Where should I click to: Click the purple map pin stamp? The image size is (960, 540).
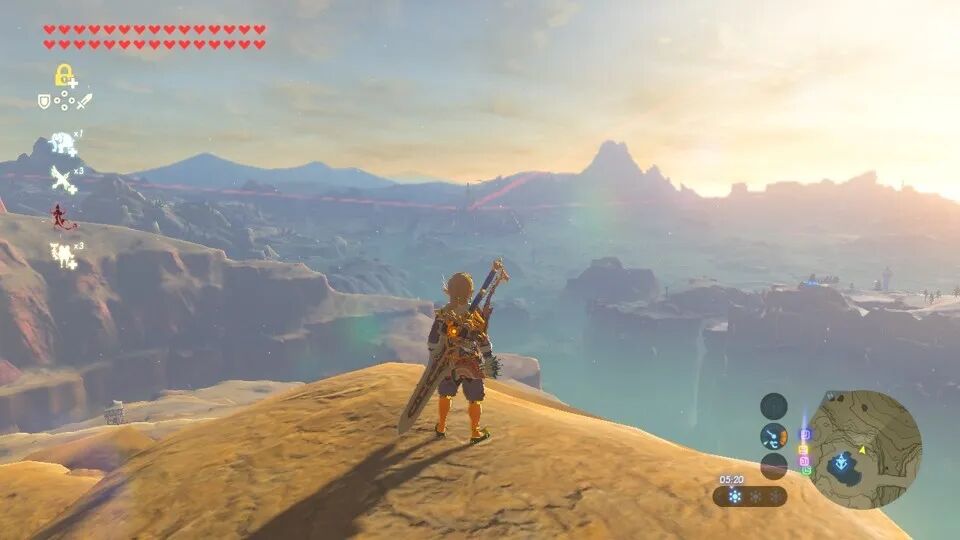(x=805, y=435)
